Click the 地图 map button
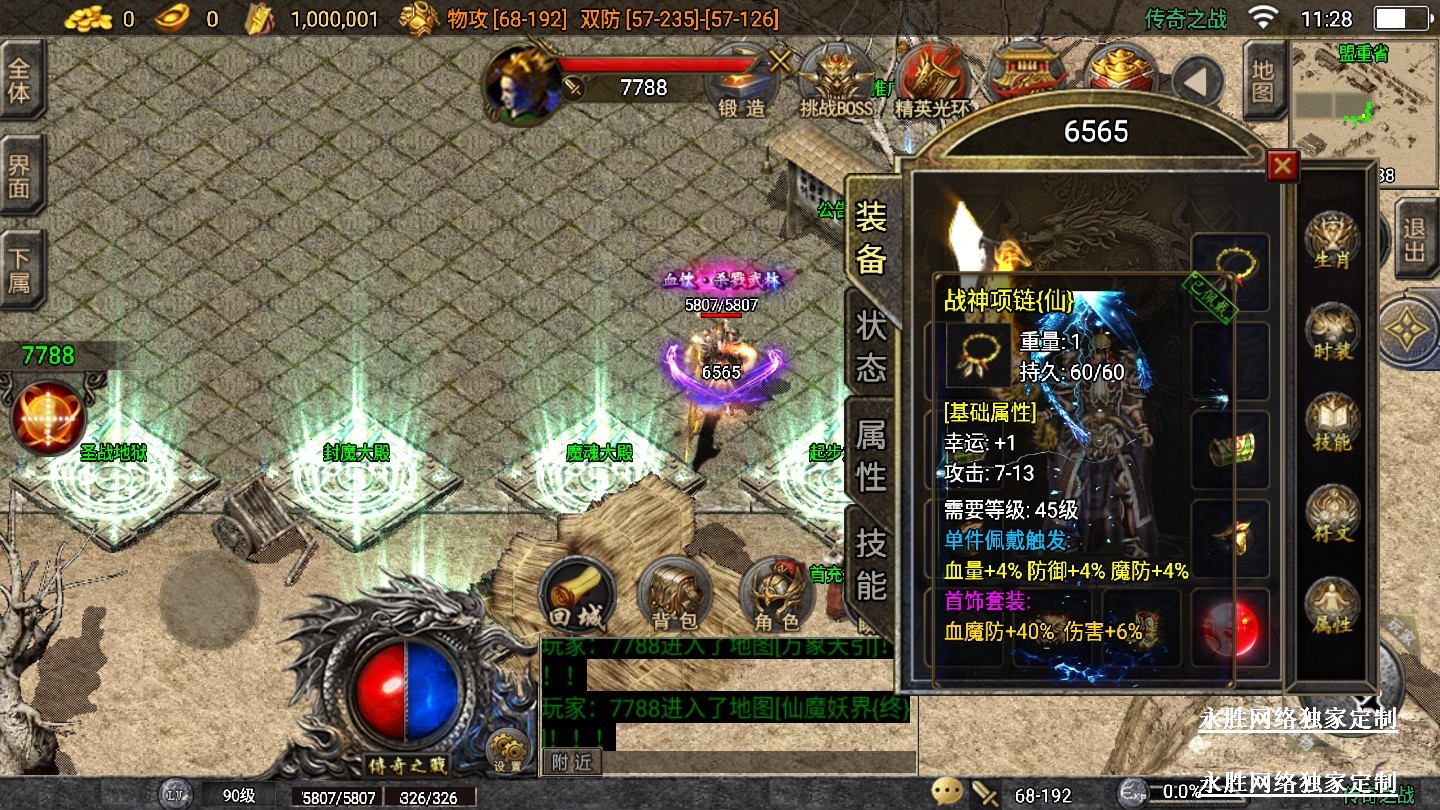 point(1263,82)
